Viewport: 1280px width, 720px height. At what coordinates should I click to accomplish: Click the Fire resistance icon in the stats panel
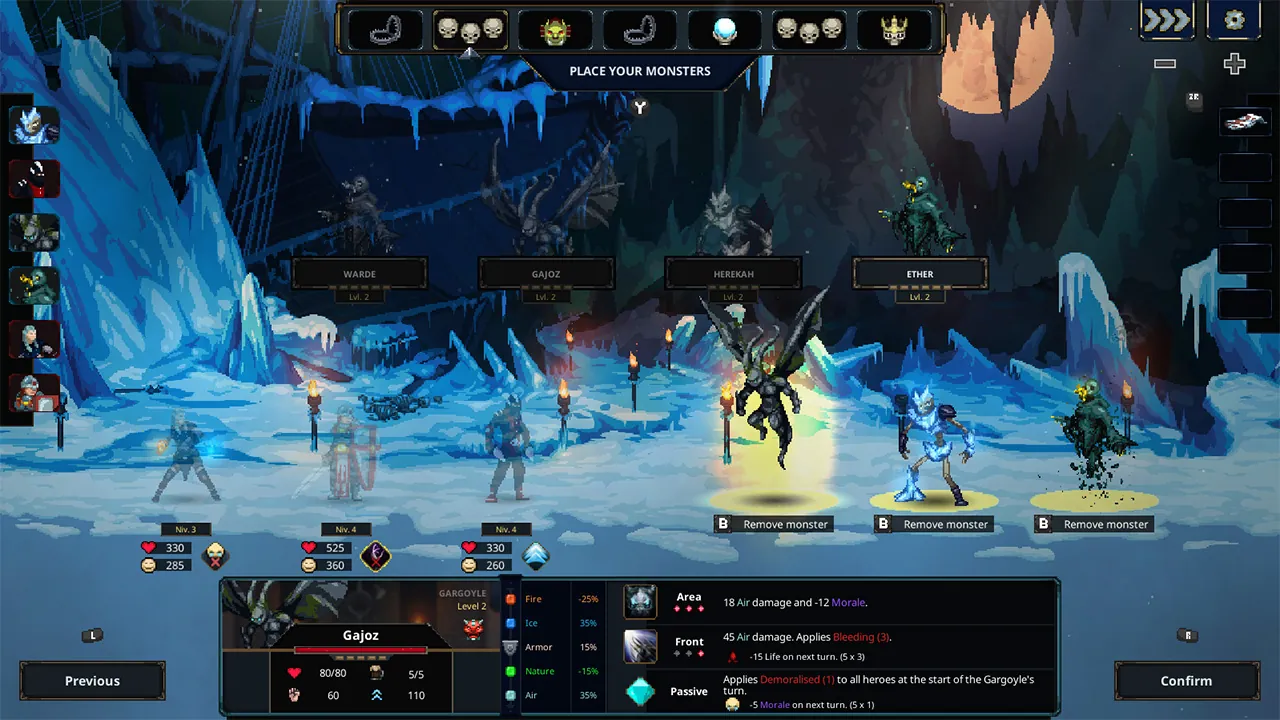511,598
